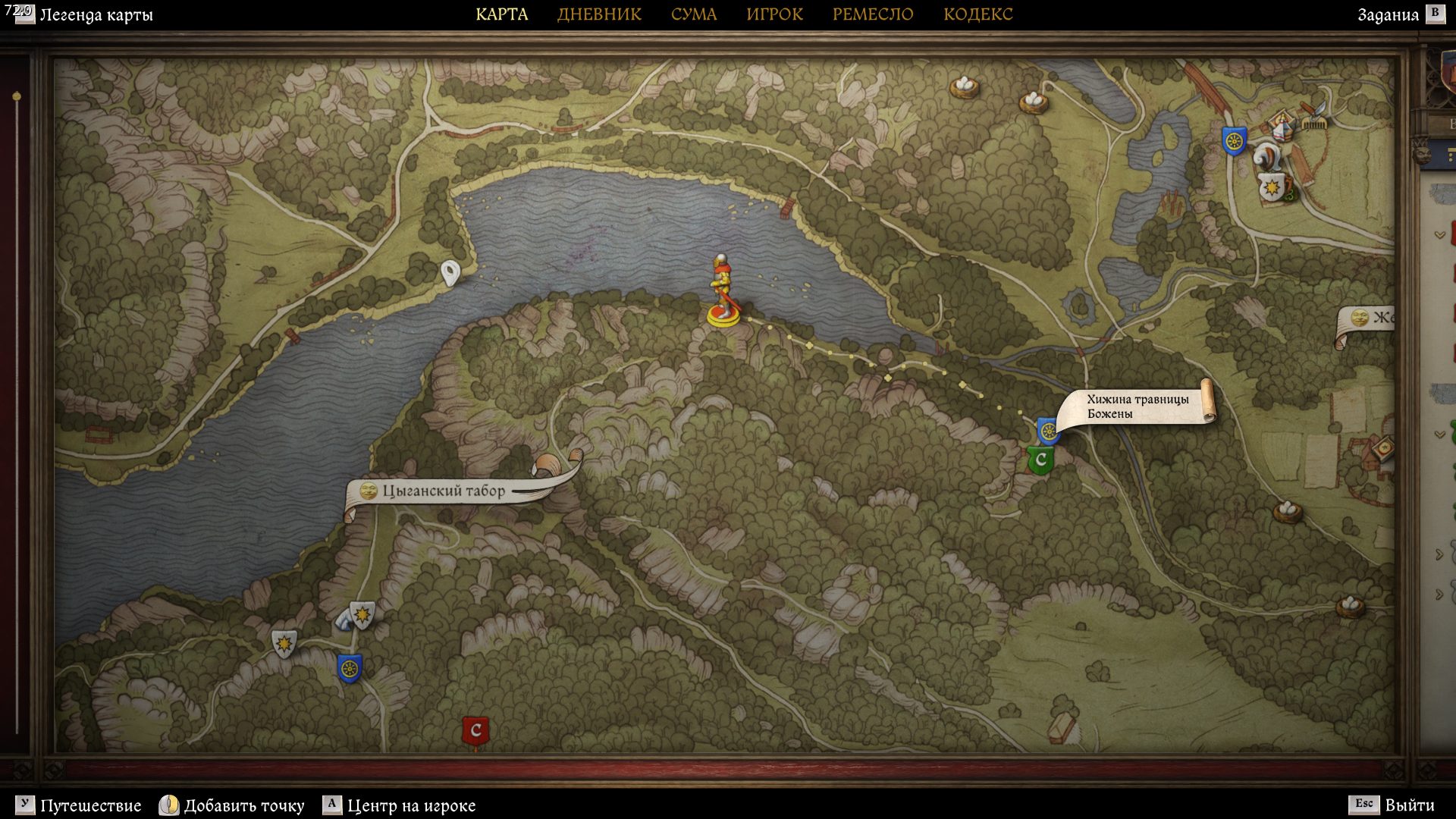1456x819 pixels.
Task: Click the player figurine marker
Action: 722,292
